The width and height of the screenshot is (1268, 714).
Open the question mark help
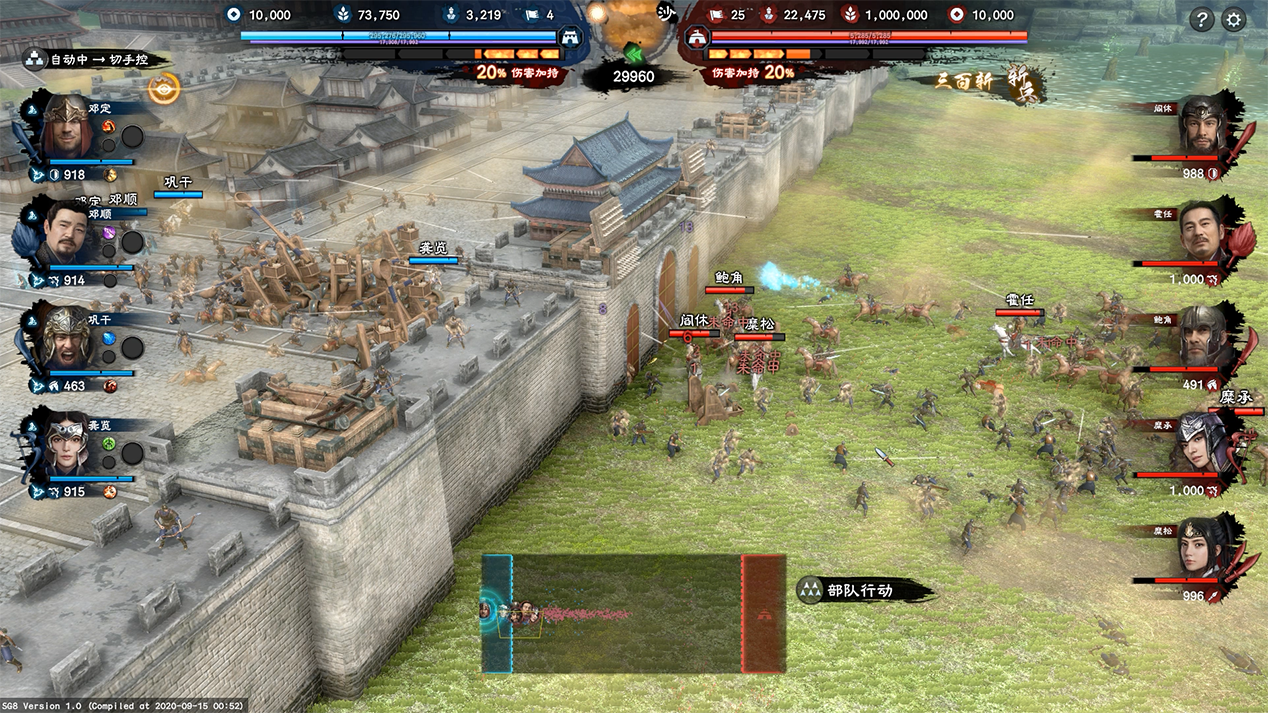pyautogui.click(x=1202, y=19)
